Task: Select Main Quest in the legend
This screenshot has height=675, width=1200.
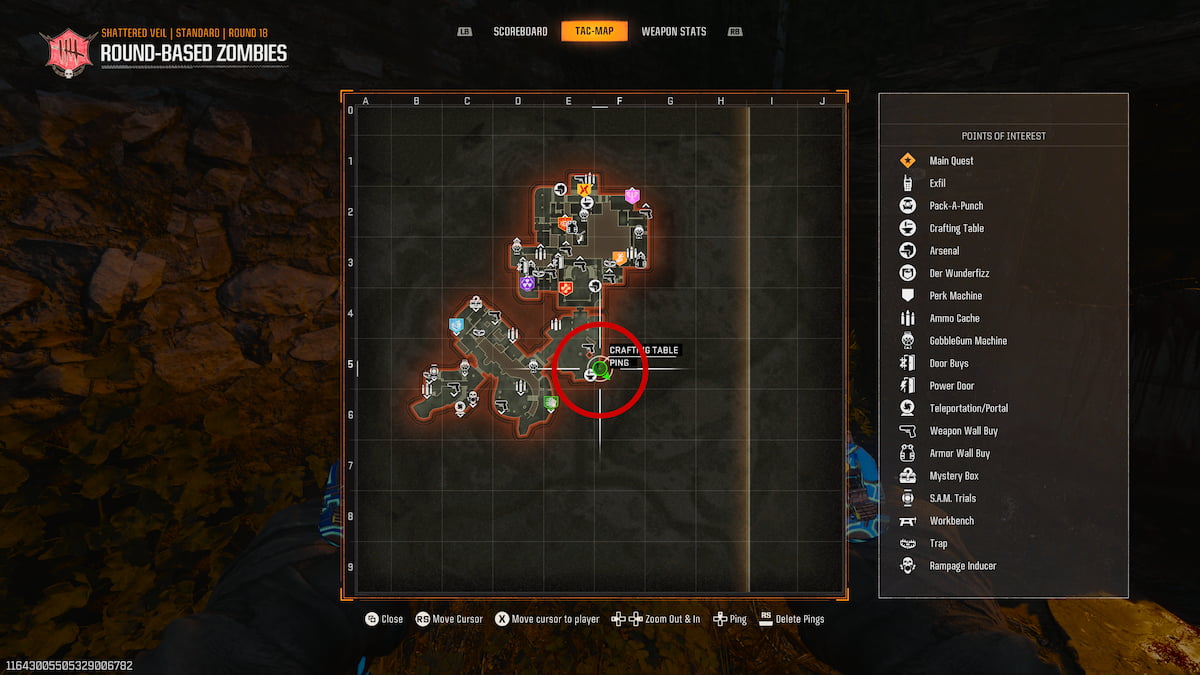Action: coord(951,161)
